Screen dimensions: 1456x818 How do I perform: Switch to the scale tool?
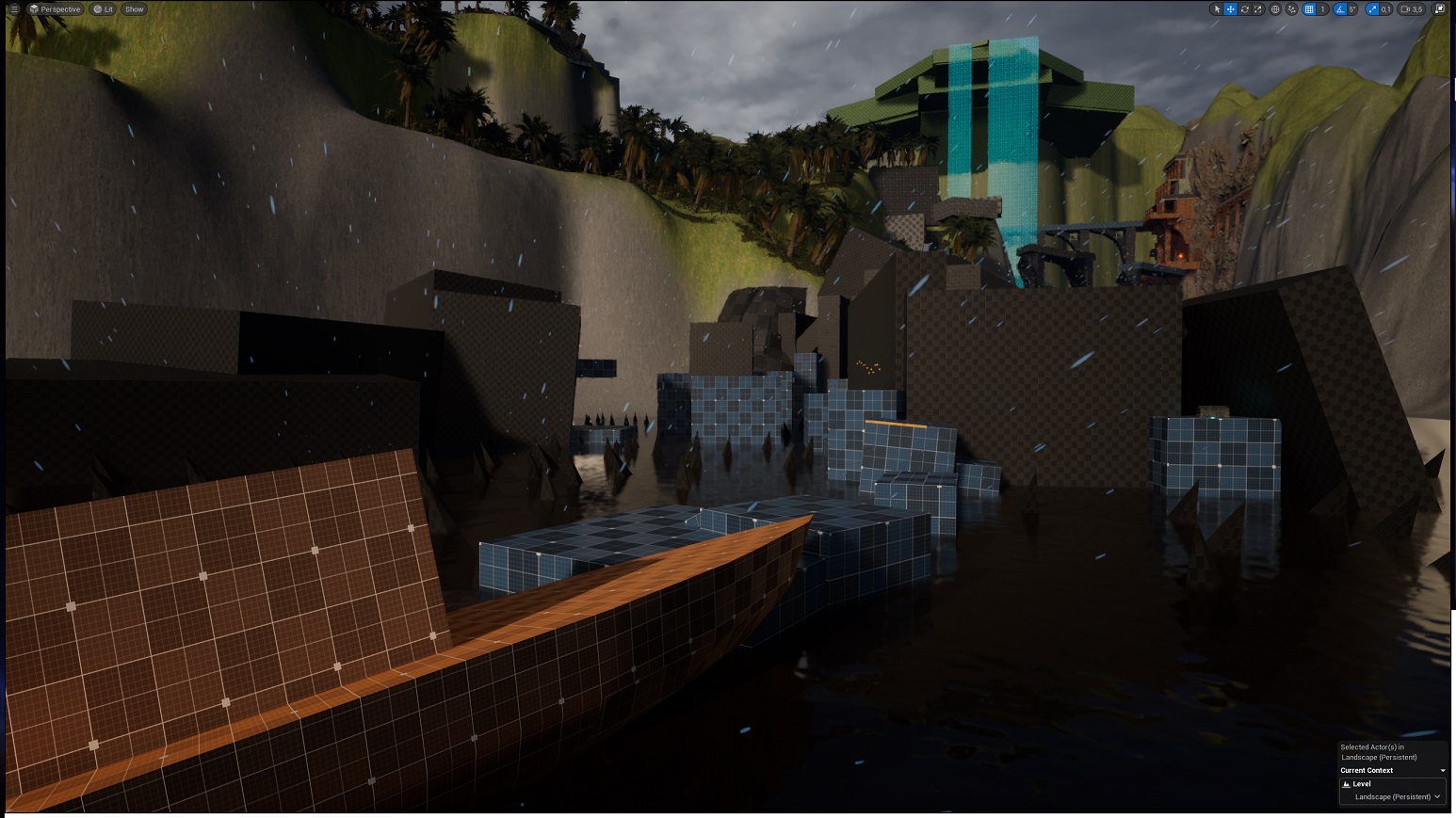click(x=1257, y=9)
